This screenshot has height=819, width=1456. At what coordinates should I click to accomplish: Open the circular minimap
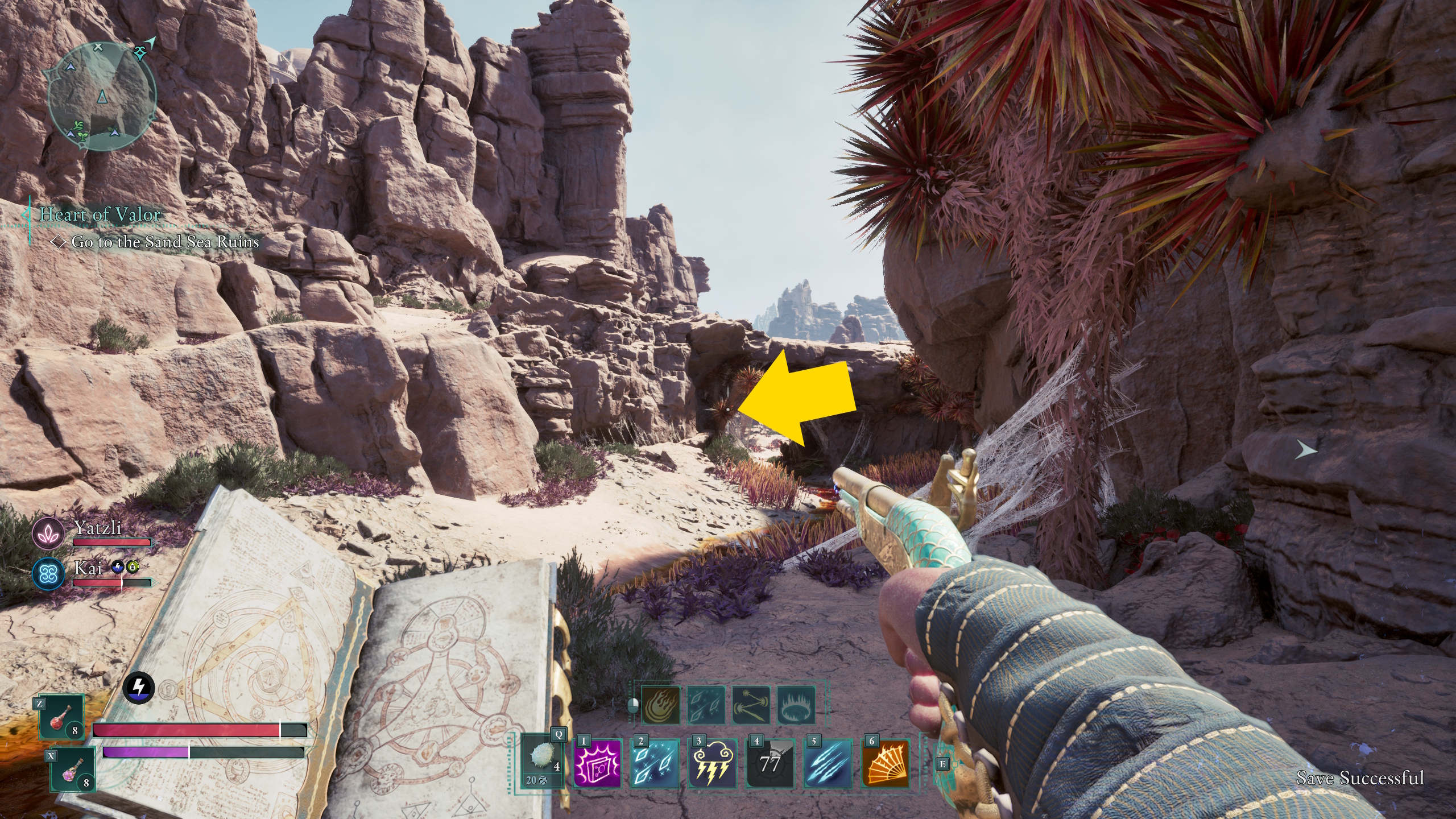pos(101,97)
